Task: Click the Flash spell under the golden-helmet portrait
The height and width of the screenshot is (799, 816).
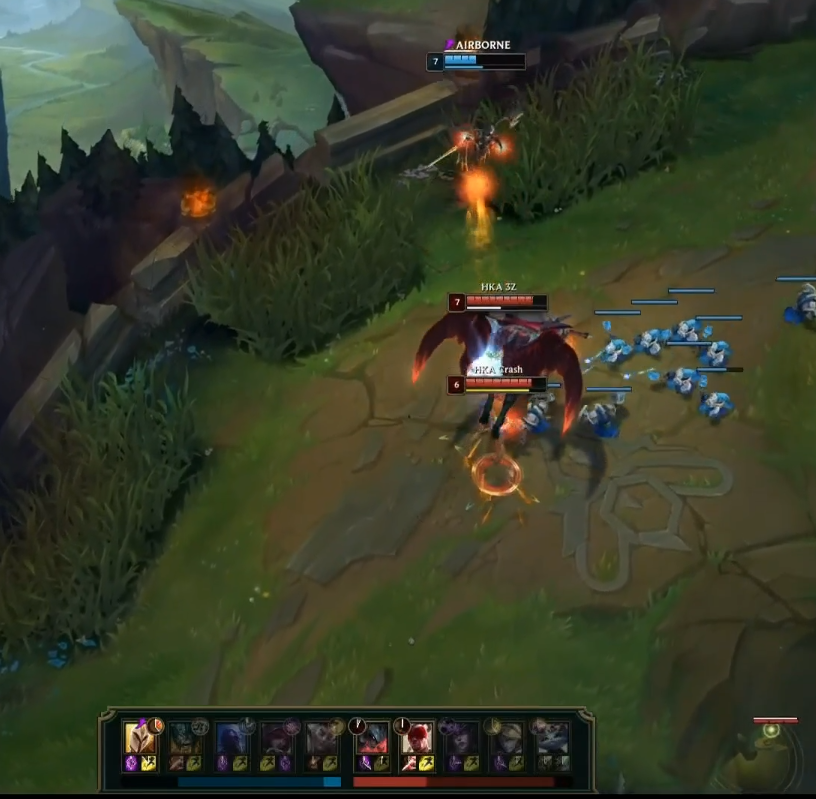Action: click(x=148, y=764)
